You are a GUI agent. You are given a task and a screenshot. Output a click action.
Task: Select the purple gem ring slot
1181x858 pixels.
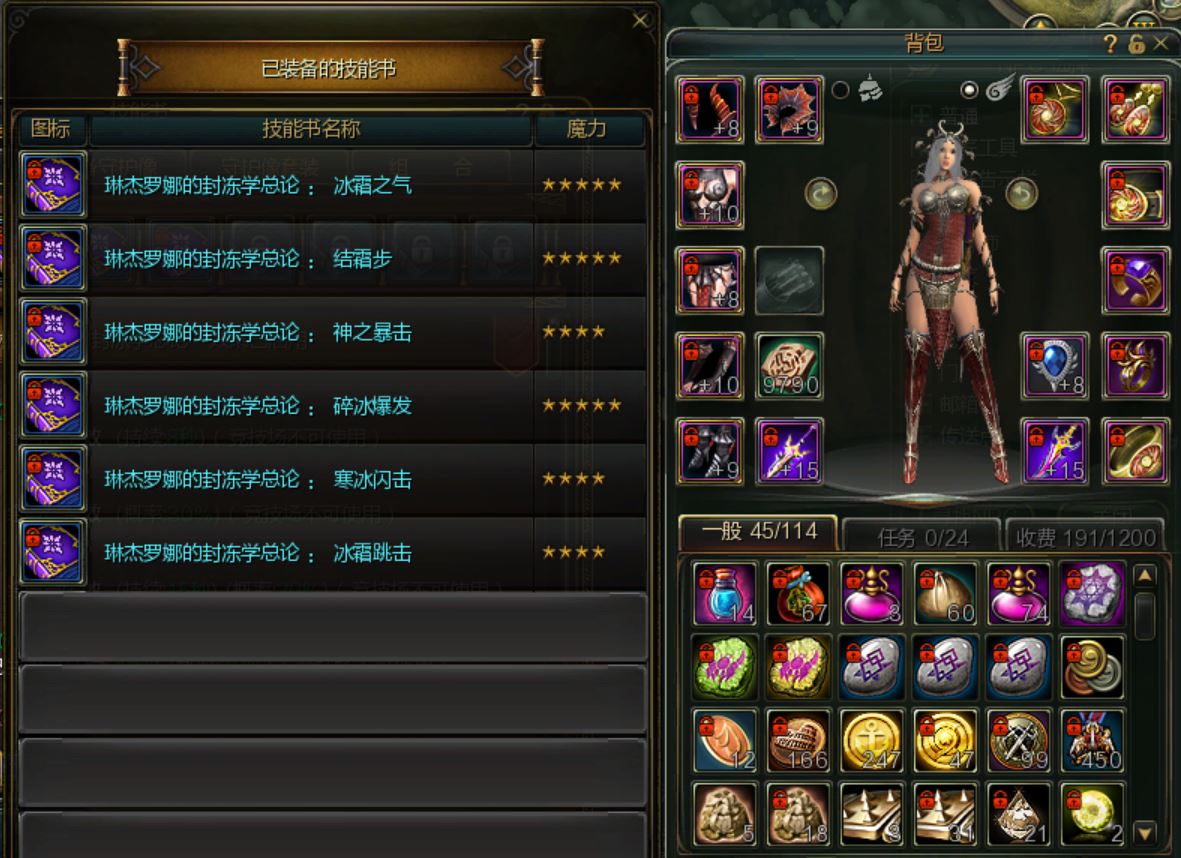pos(1136,280)
